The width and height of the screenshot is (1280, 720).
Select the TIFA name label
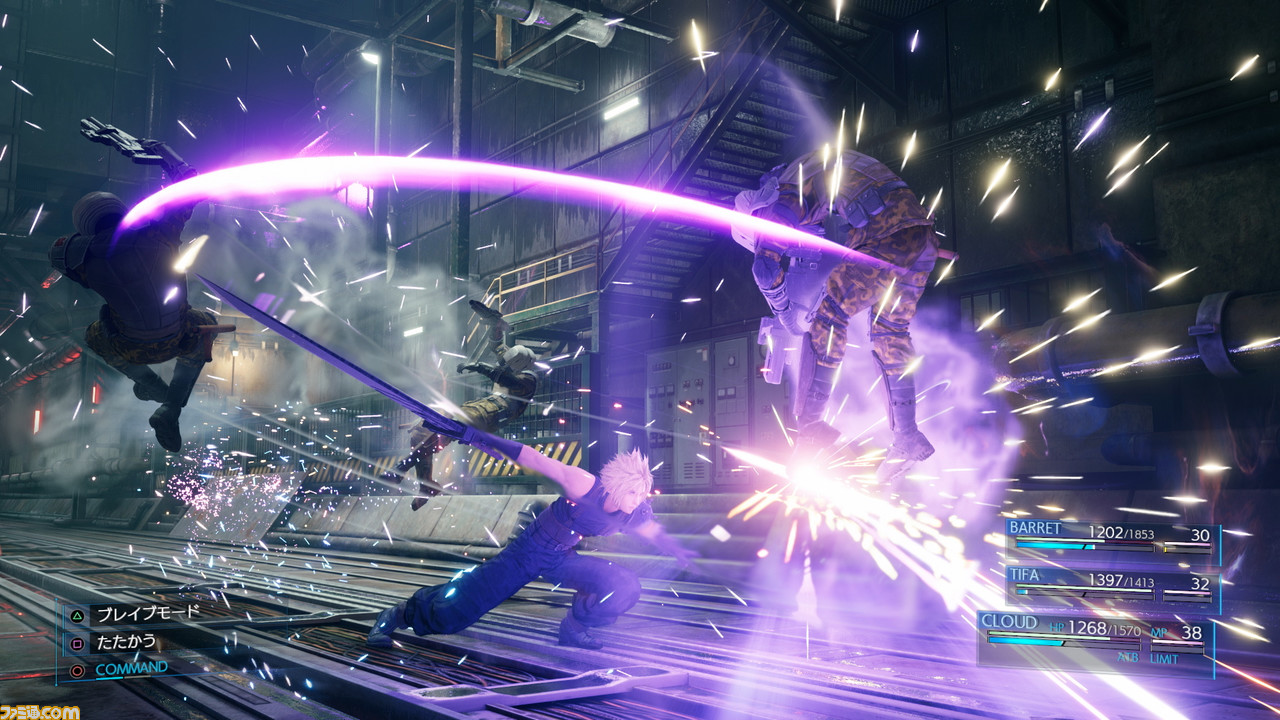click(x=1027, y=576)
